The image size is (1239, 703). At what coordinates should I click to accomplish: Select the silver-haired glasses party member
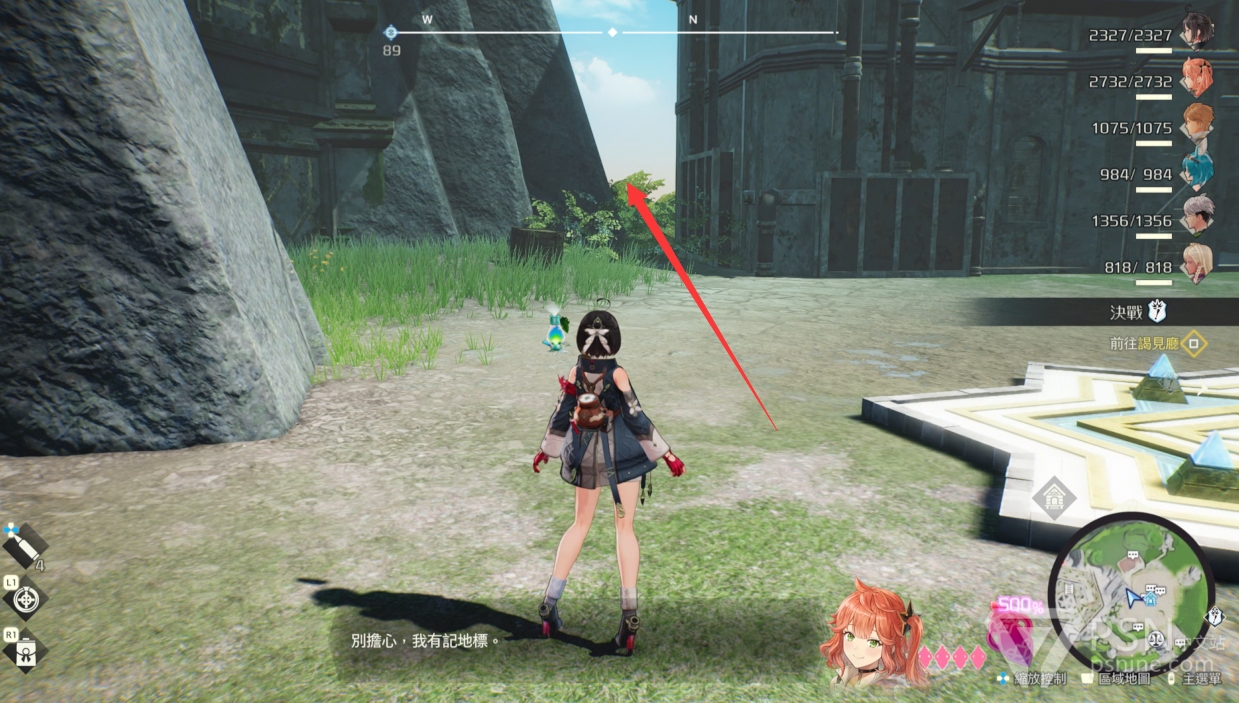coord(1196,214)
